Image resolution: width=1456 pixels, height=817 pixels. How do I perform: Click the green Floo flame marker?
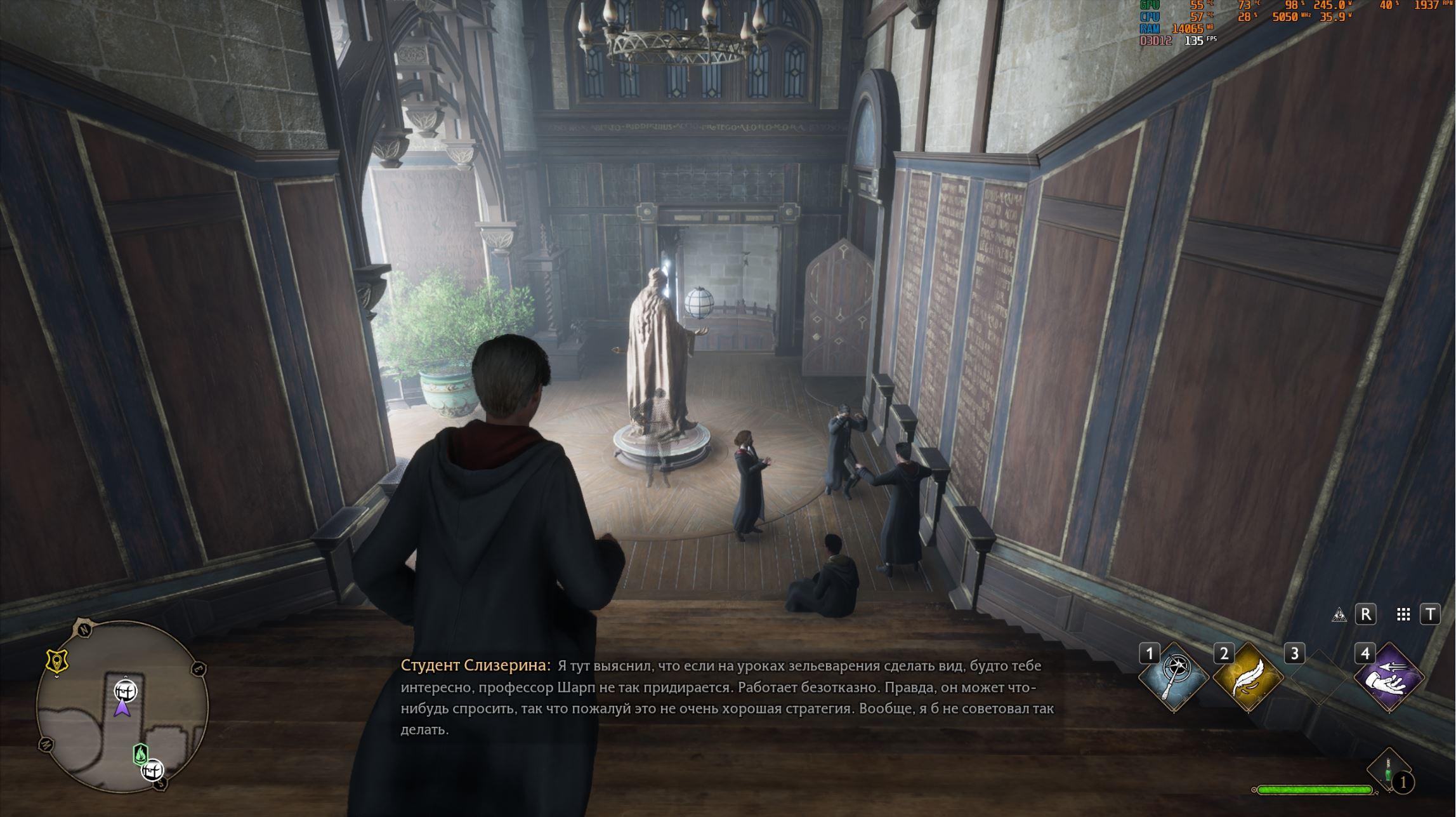(x=140, y=754)
